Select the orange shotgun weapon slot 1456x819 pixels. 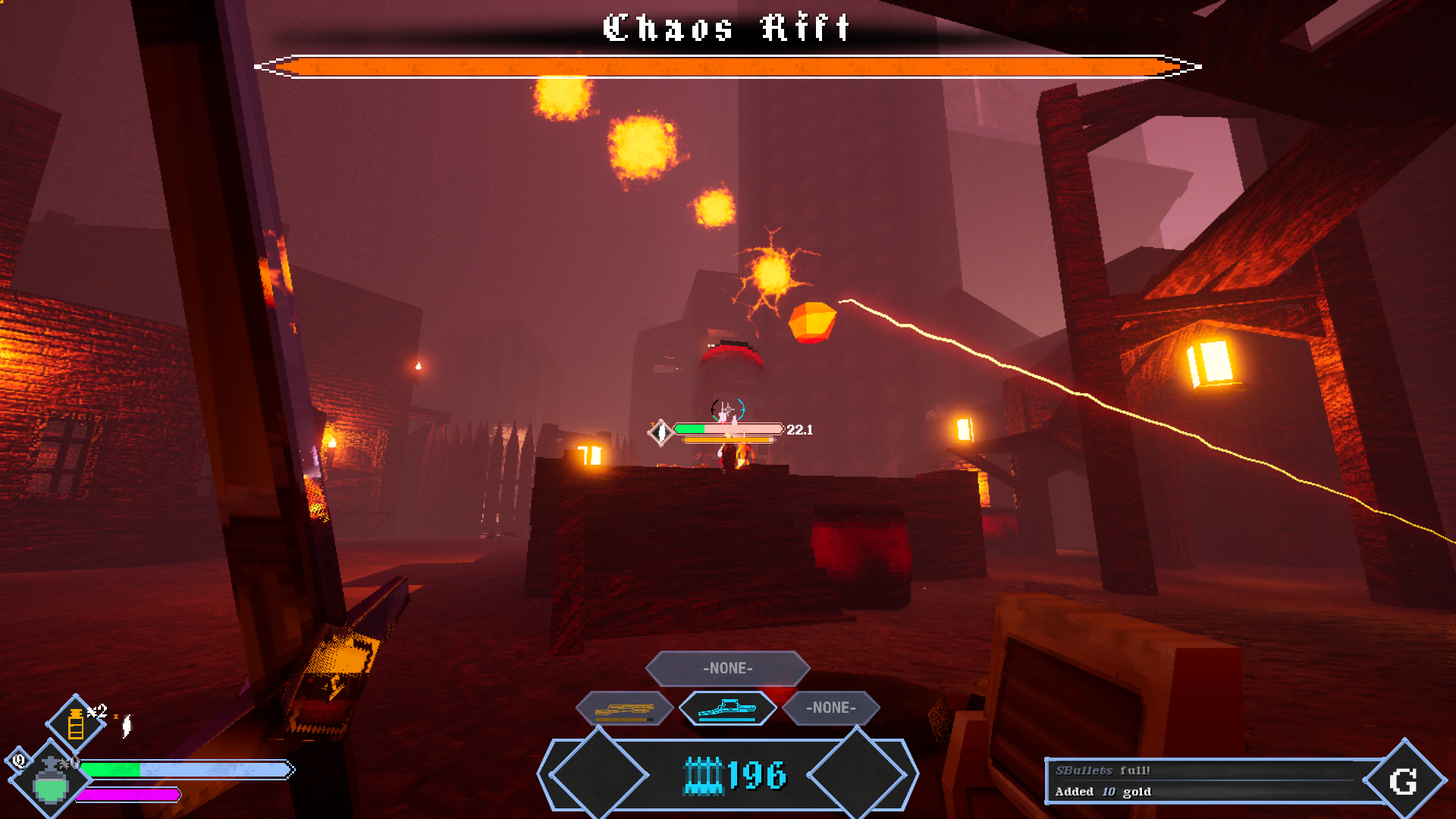pos(624,710)
